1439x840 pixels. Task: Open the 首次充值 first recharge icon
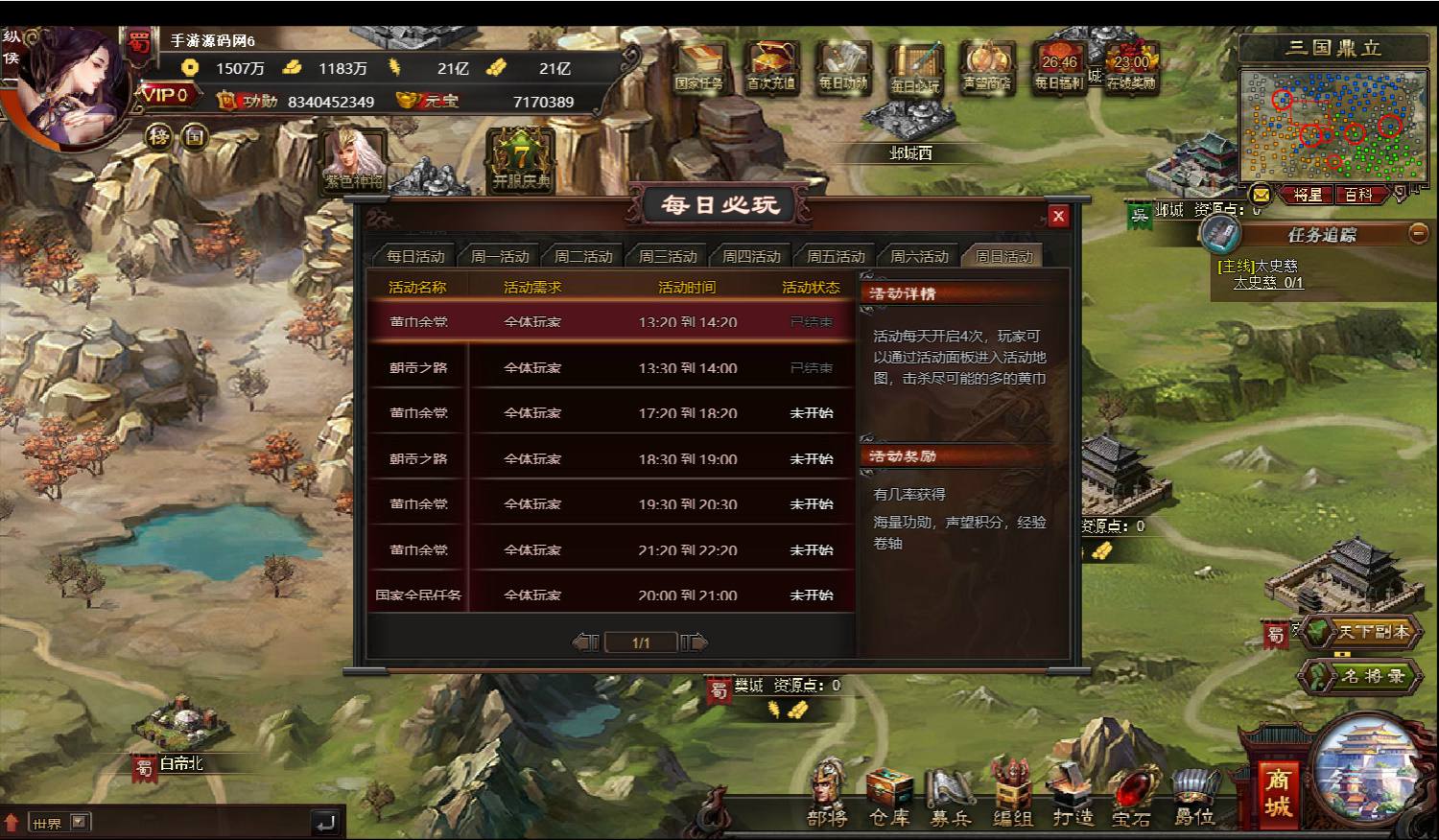[771, 67]
